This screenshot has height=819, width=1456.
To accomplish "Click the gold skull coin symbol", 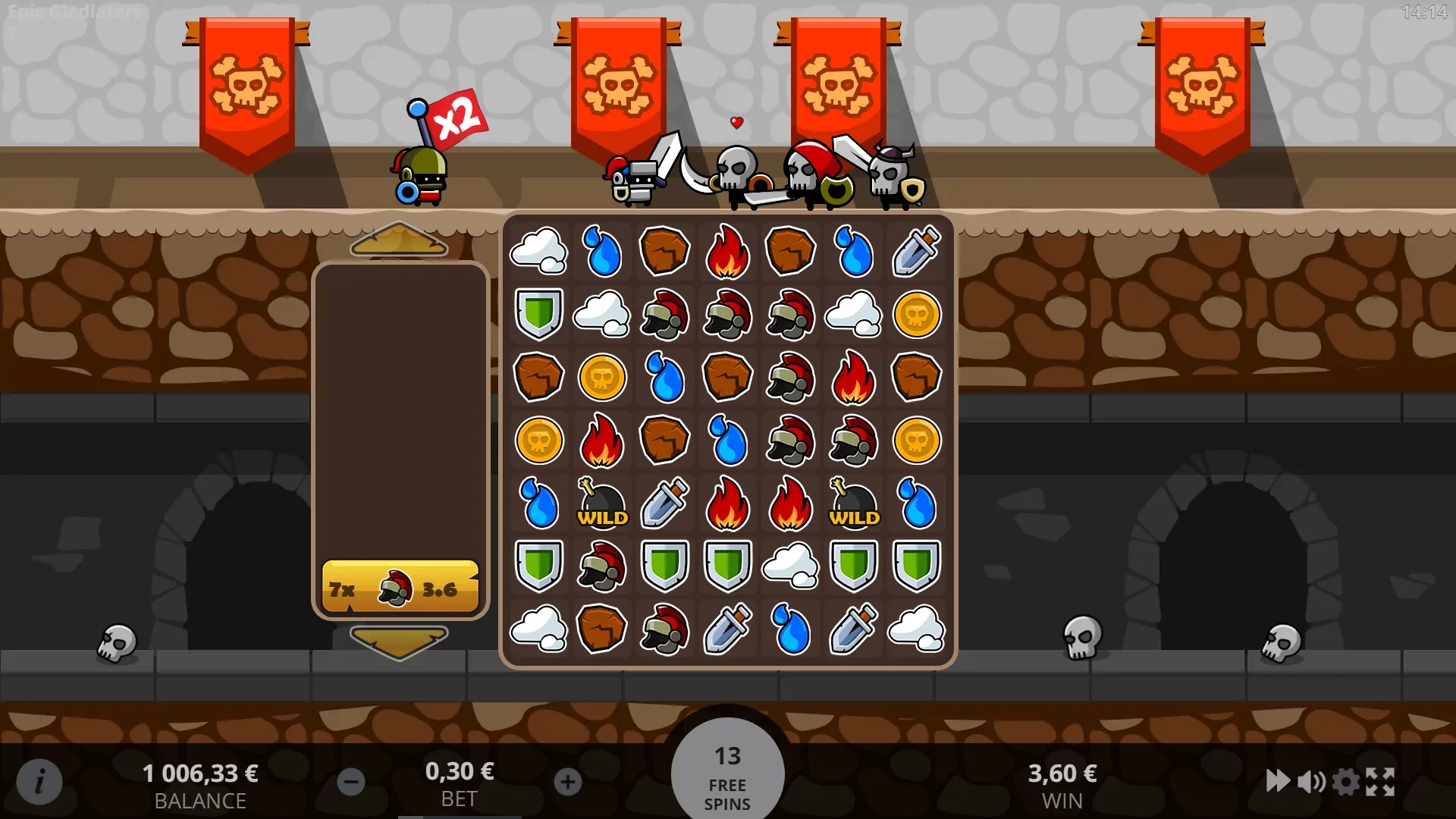I will point(915,315).
